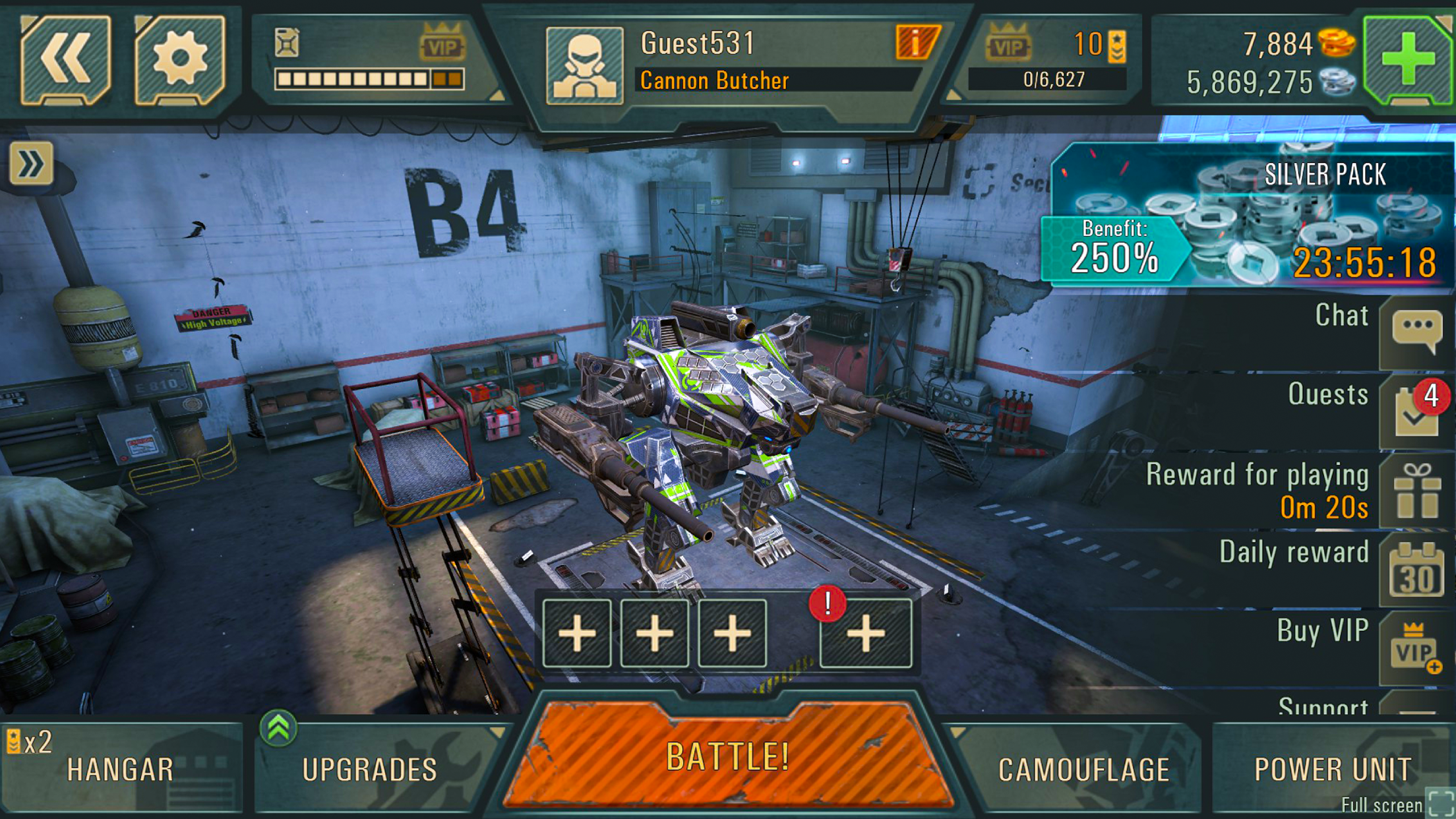The width and height of the screenshot is (1456, 819).
Task: Expand the side panel with yellow chevrons
Action: [x=31, y=163]
